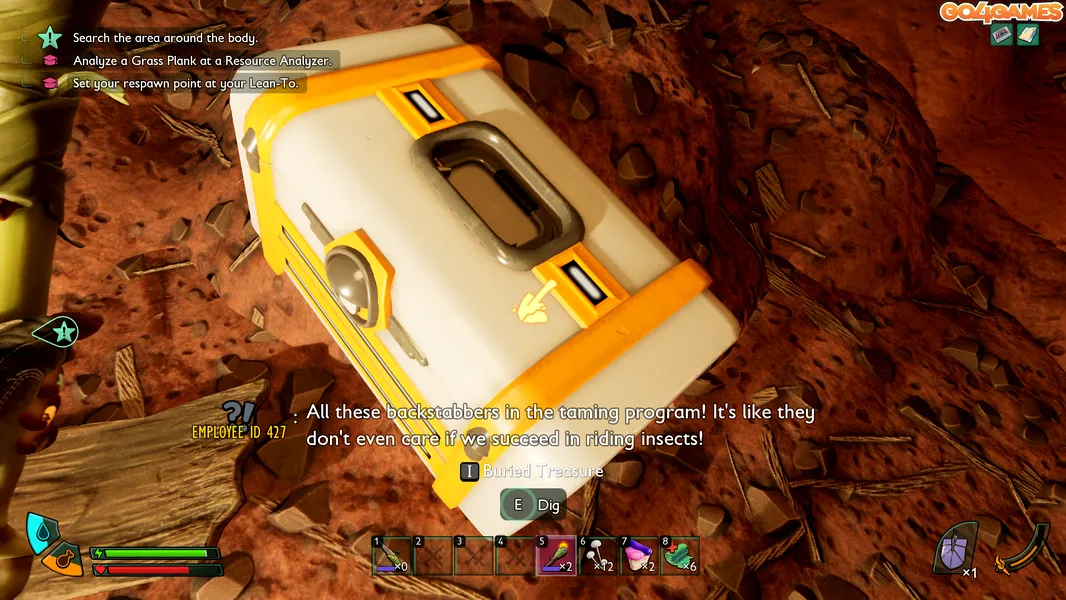Click the cassette tape notification icon
Viewport: 1066px width, 600px height.
tap(1002, 35)
